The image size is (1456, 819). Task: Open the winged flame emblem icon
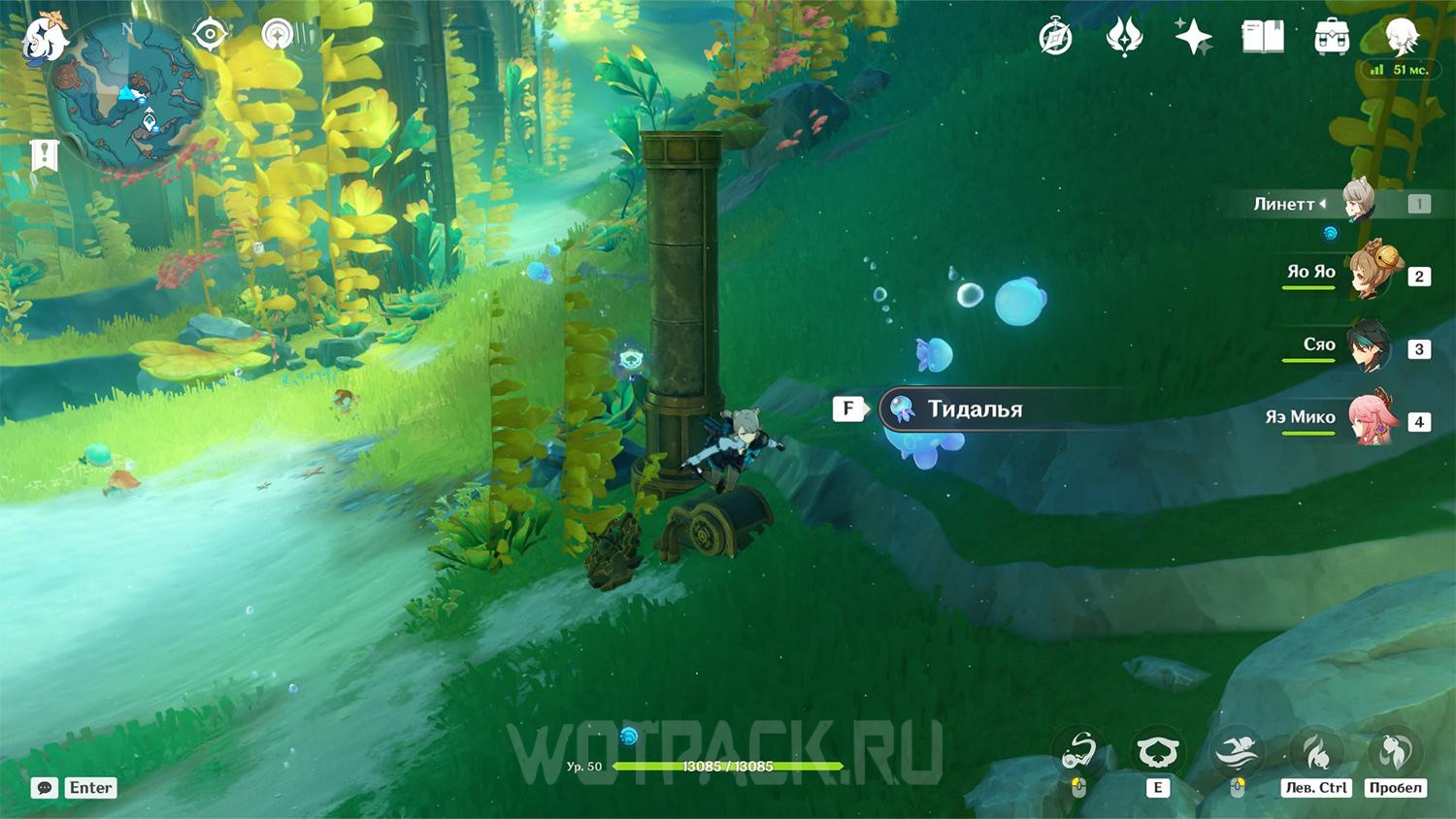[1124, 38]
